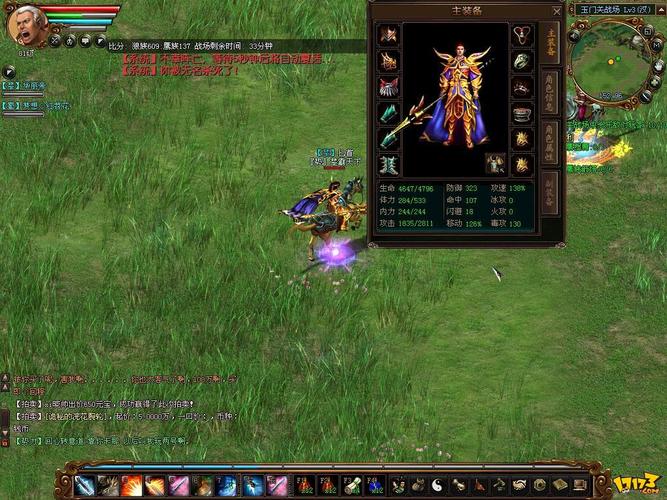
Task: Activate the first skill on the hotbar
Action: [x=84, y=487]
